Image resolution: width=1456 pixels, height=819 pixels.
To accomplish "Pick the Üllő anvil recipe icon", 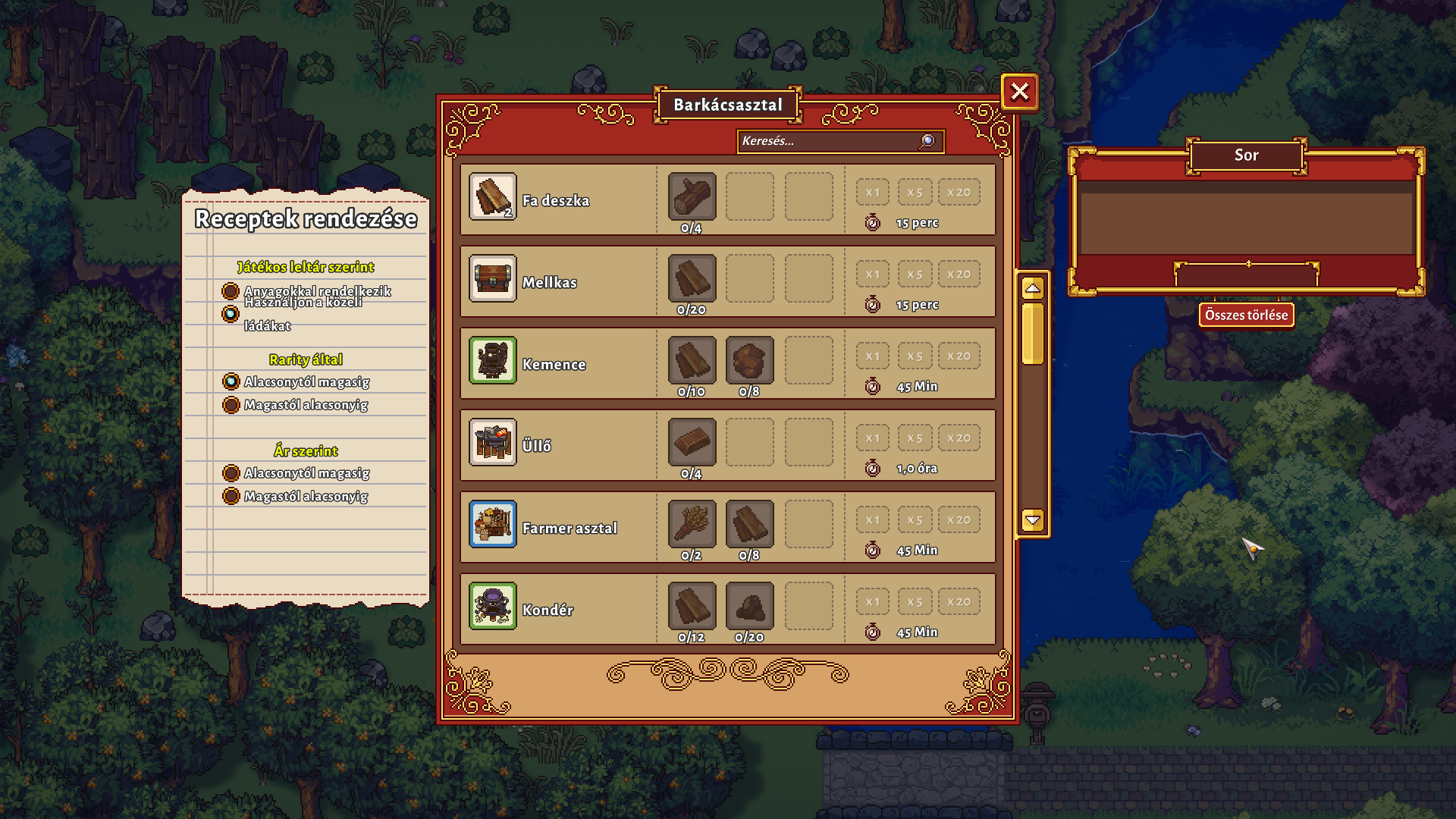I will click(x=492, y=442).
